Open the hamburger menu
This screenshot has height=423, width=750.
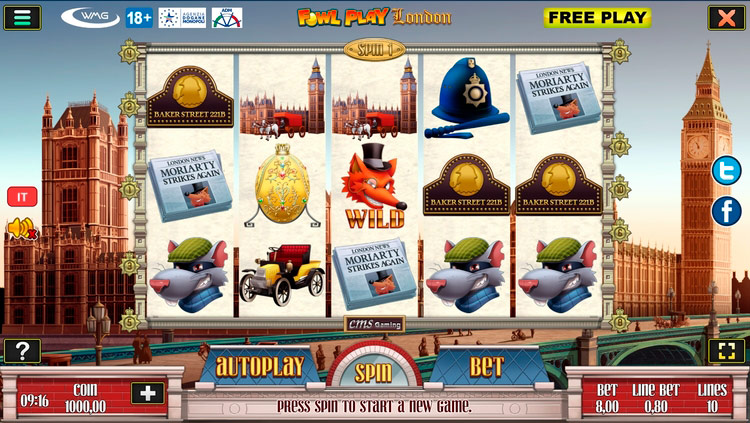[21, 17]
